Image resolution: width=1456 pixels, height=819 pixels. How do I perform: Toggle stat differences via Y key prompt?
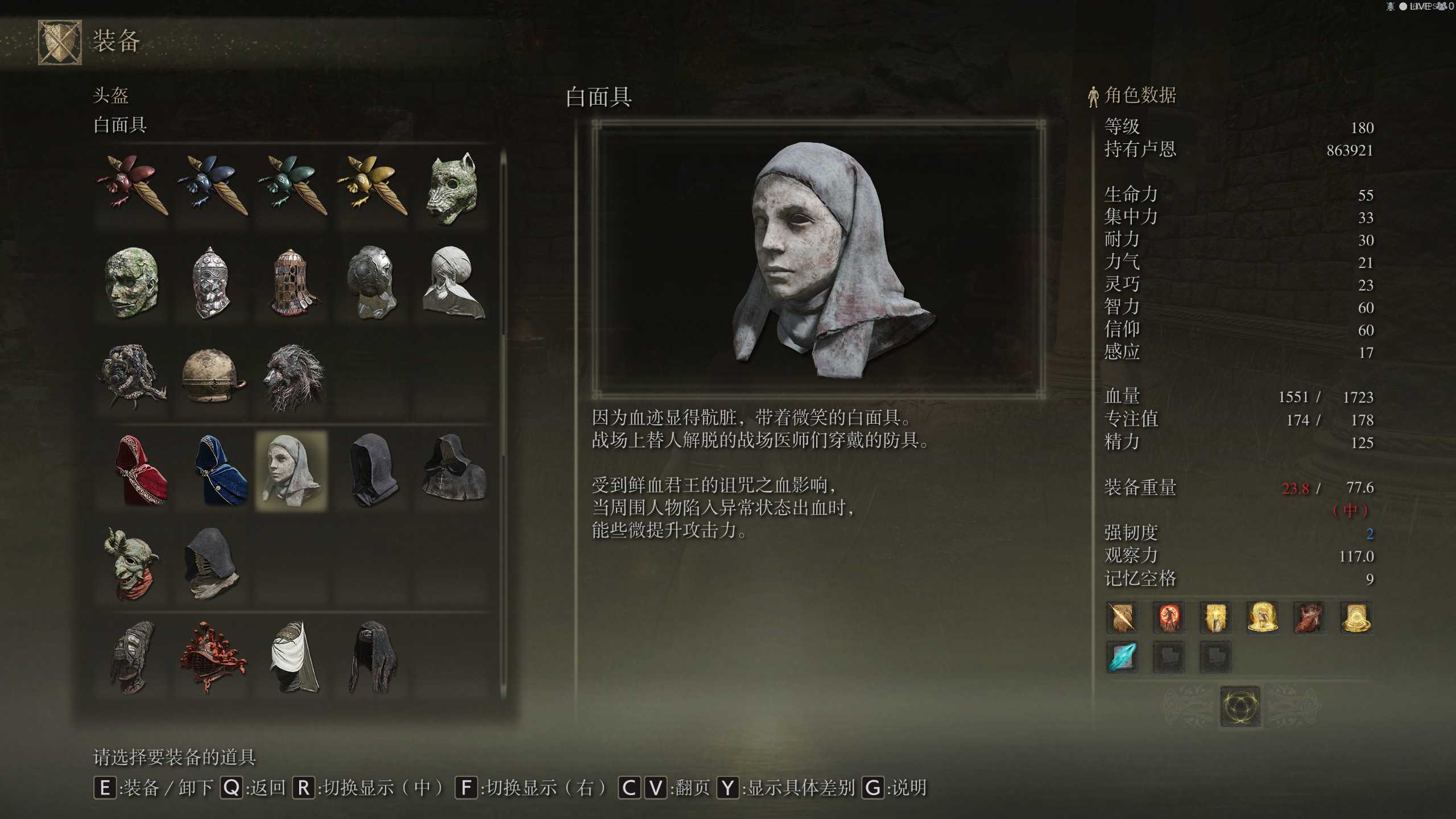pos(727,788)
